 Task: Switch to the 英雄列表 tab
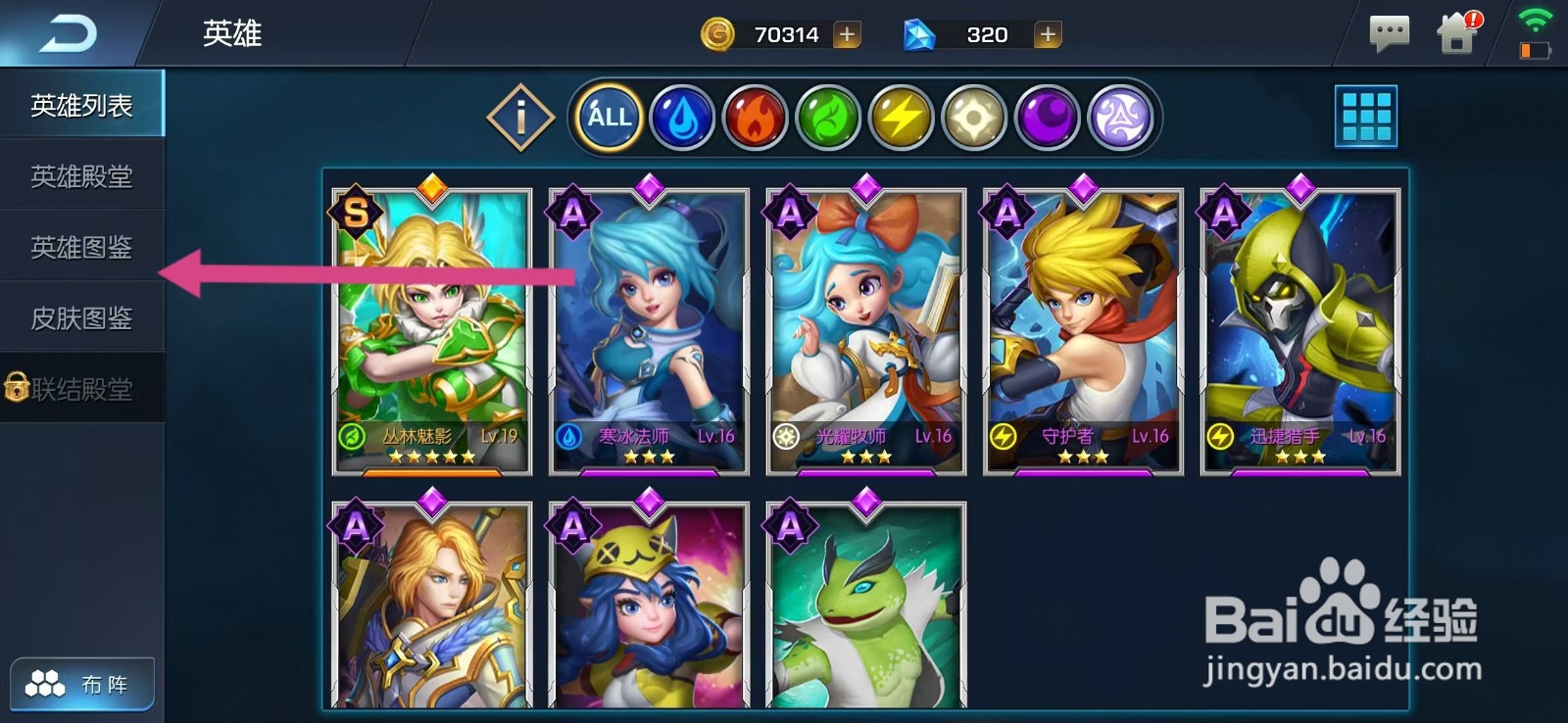[x=81, y=105]
